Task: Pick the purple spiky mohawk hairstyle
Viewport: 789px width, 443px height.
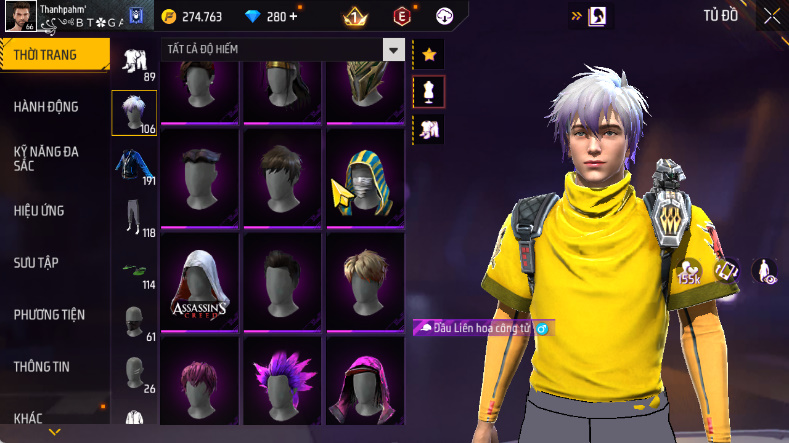Action: [281, 385]
